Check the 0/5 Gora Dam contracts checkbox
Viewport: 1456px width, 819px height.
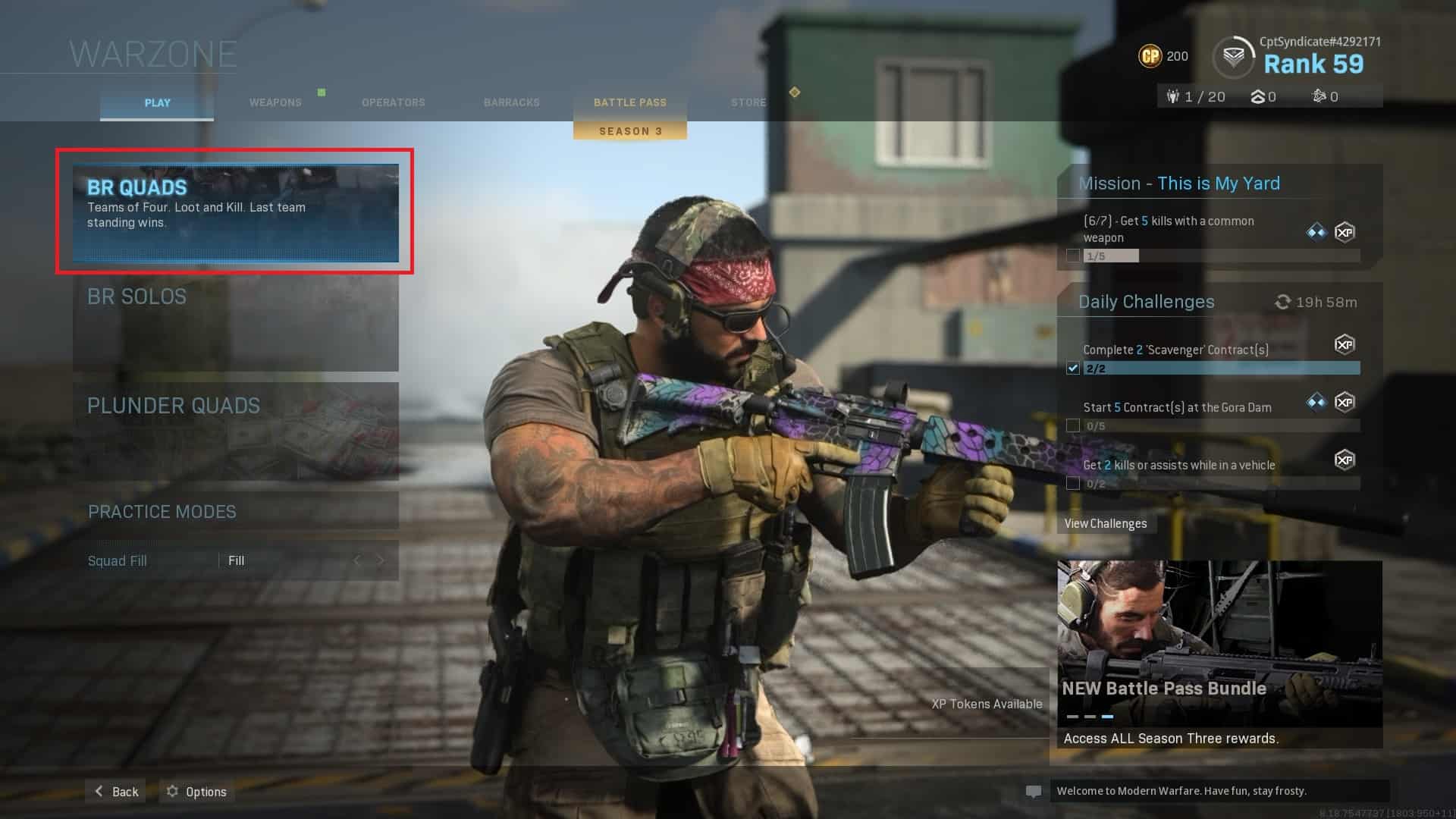point(1073,425)
